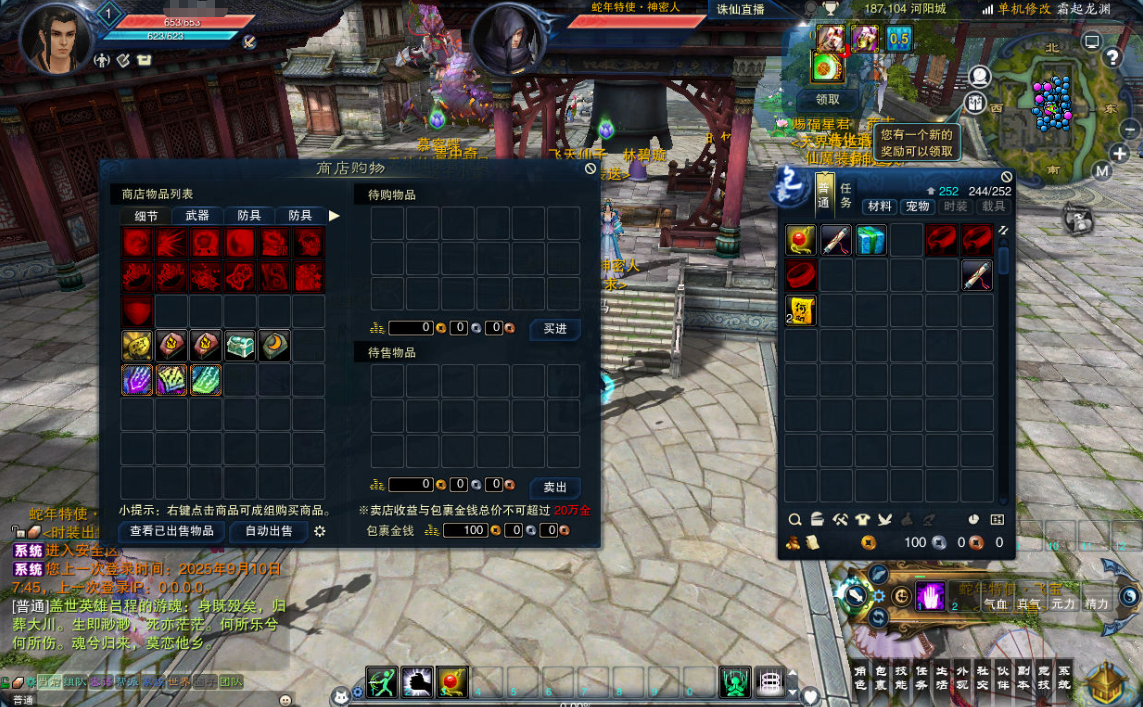This screenshot has height=707, width=1143.
Task: Select the 细节 shop tab
Action: coord(146,215)
